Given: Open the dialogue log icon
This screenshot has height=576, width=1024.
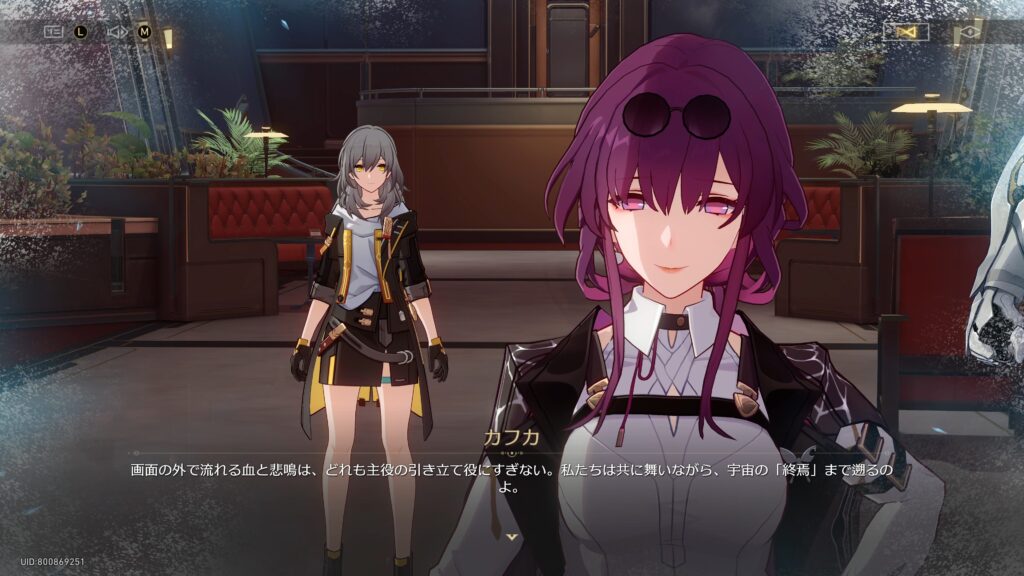Looking at the screenshot, I should (x=53, y=31).
